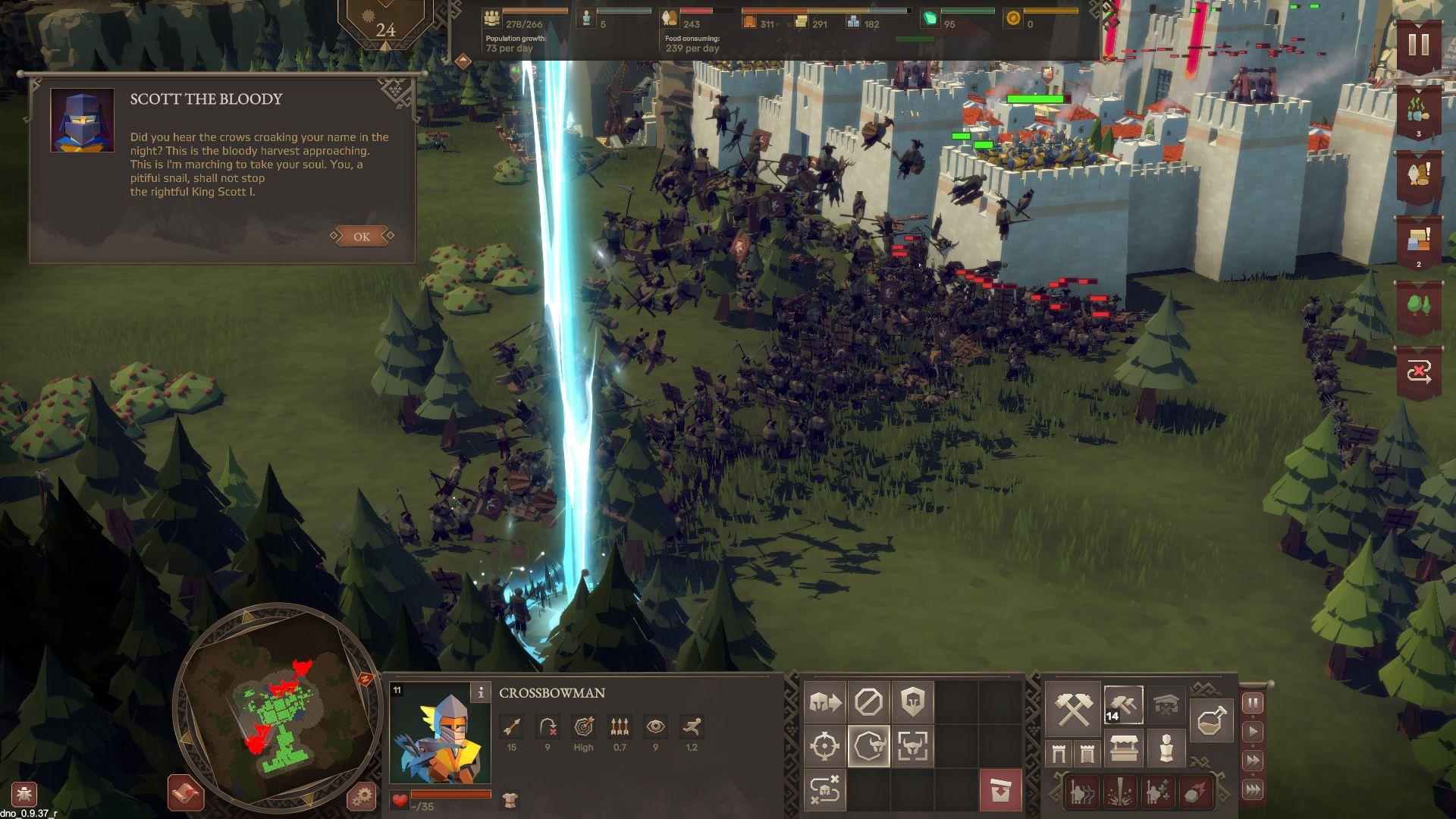Click the red box disband button

pos(1000,790)
